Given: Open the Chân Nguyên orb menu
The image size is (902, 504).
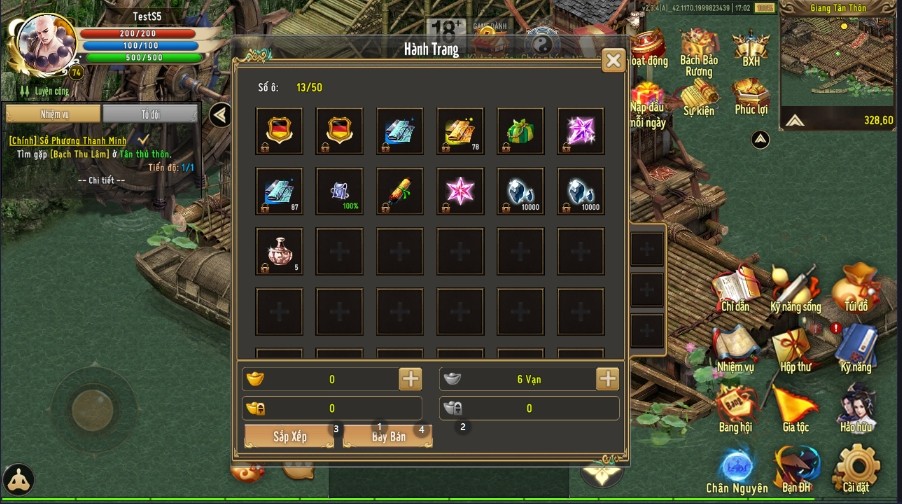Looking at the screenshot, I should pyautogui.click(x=737, y=468).
